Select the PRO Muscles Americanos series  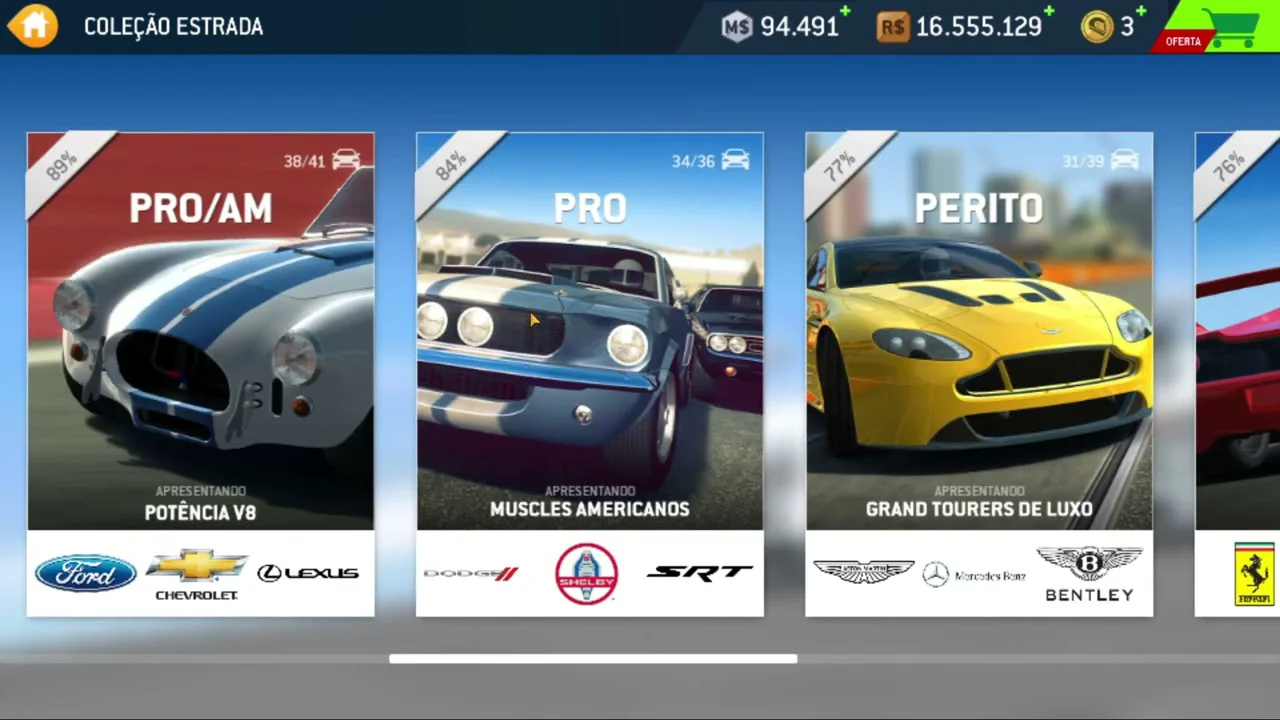tap(589, 373)
